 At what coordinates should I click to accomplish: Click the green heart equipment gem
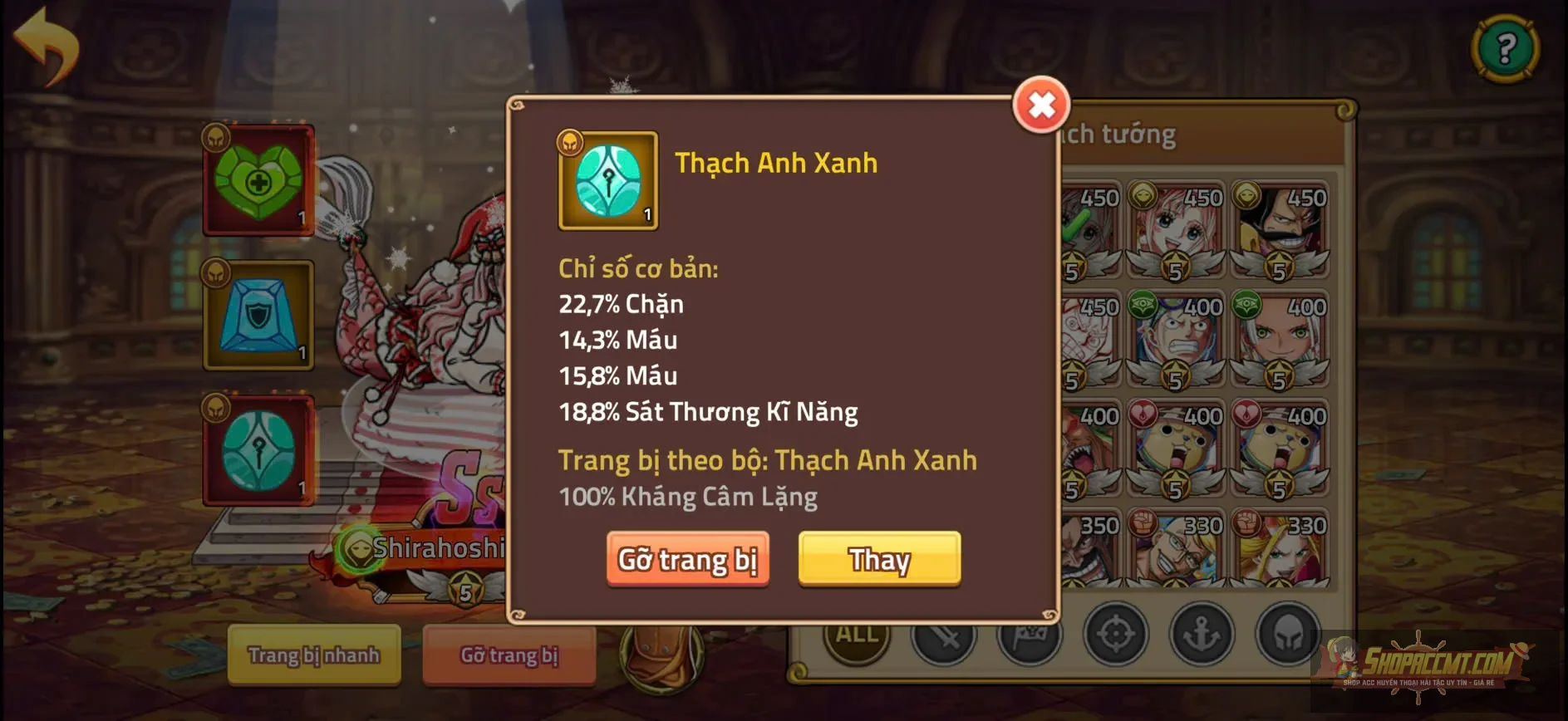click(256, 177)
